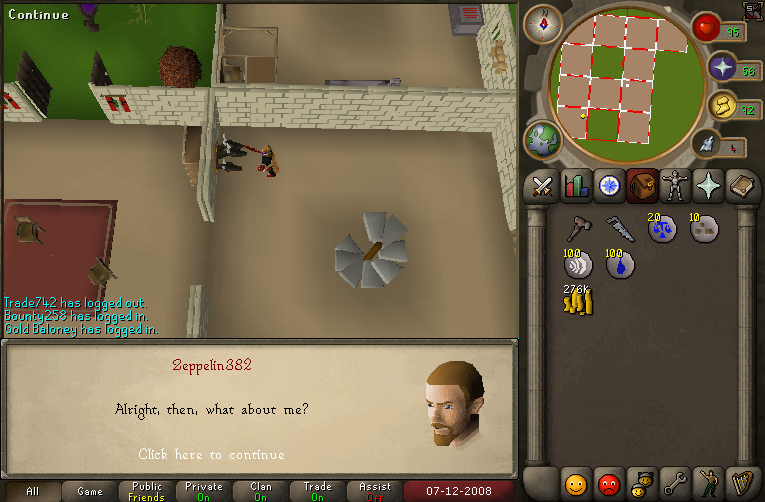Image resolution: width=765 pixels, height=502 pixels.
Task: Choose the stack of 100 water runes
Action: click(619, 264)
